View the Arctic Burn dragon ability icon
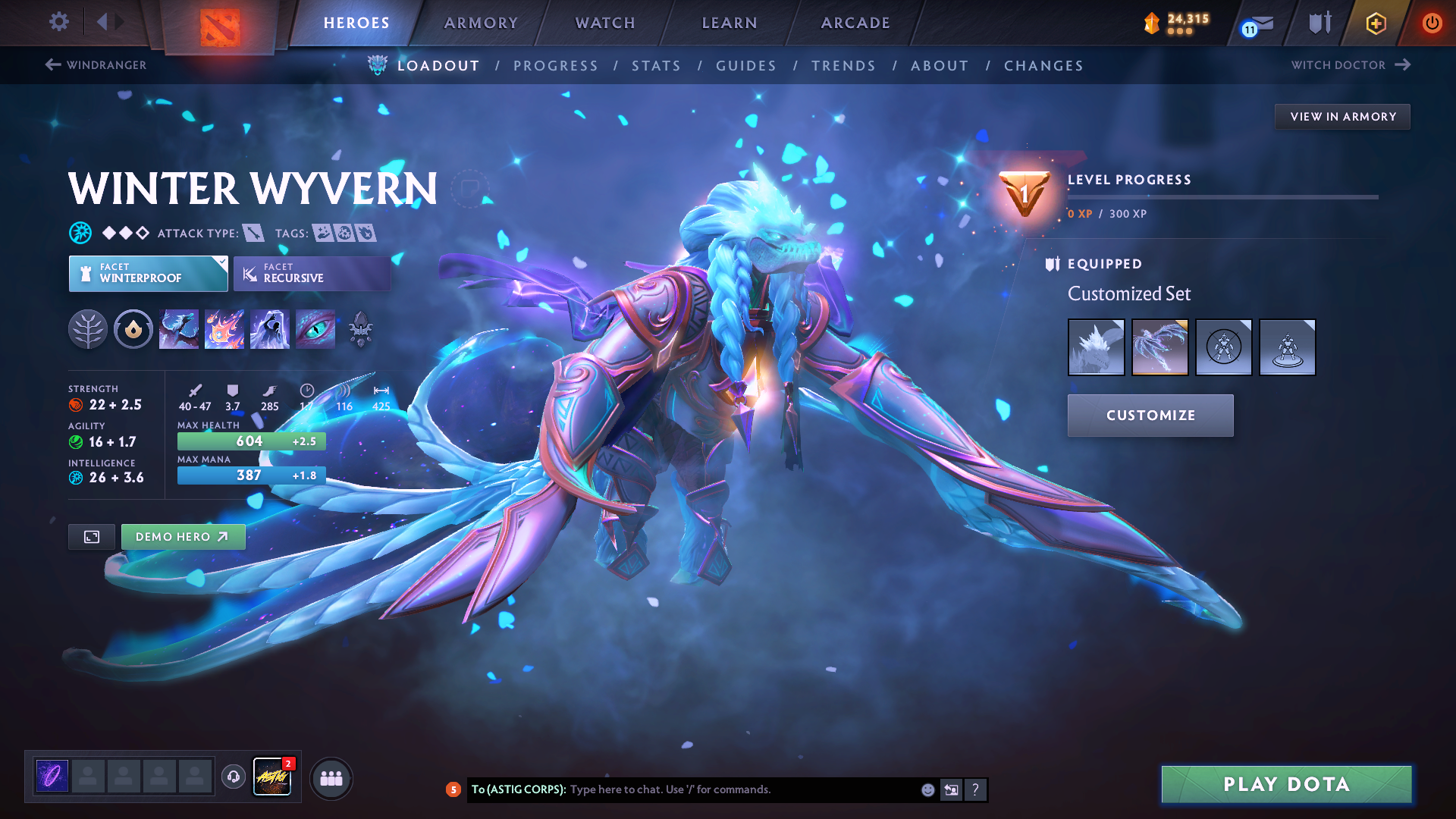Image resolution: width=1456 pixels, height=819 pixels. [179, 329]
